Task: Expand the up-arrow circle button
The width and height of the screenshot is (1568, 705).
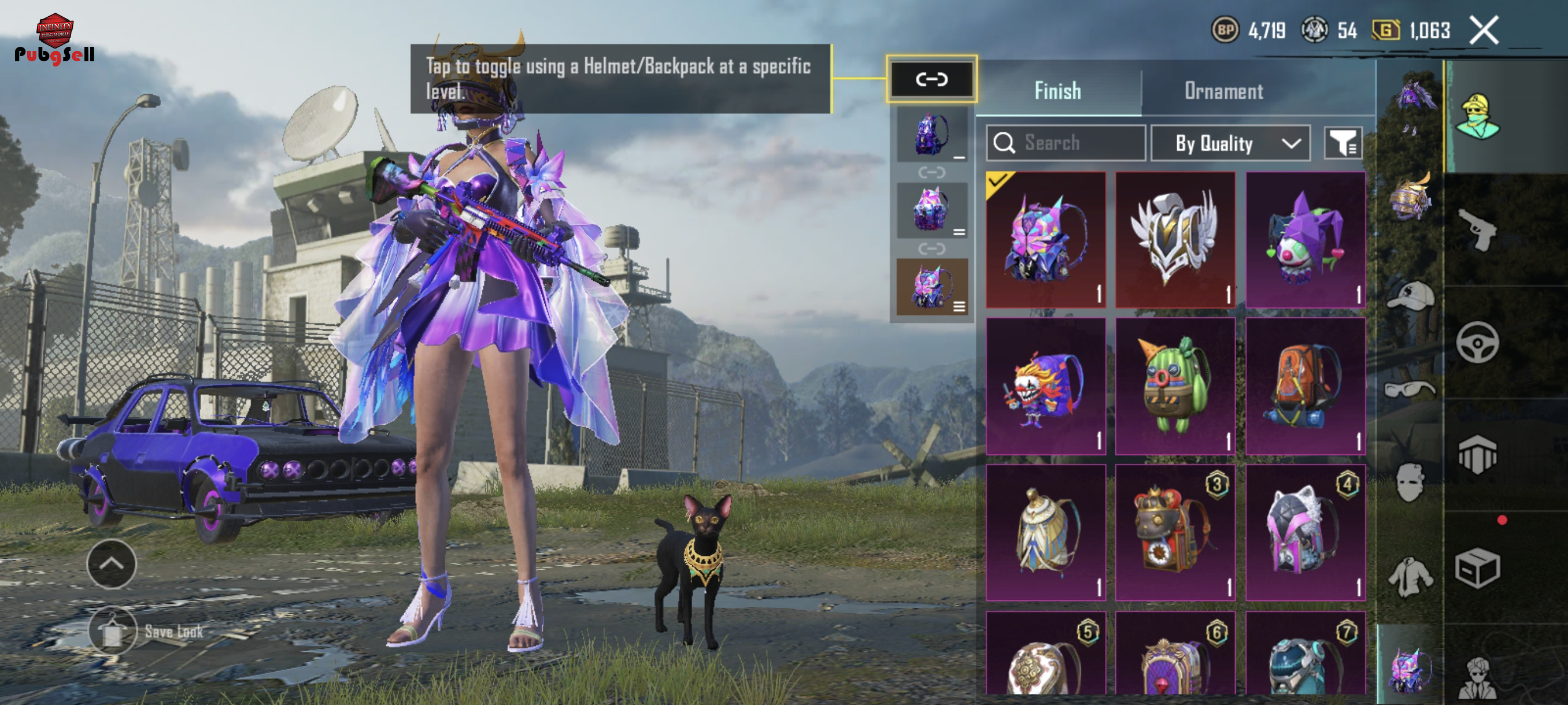Action: point(112,564)
